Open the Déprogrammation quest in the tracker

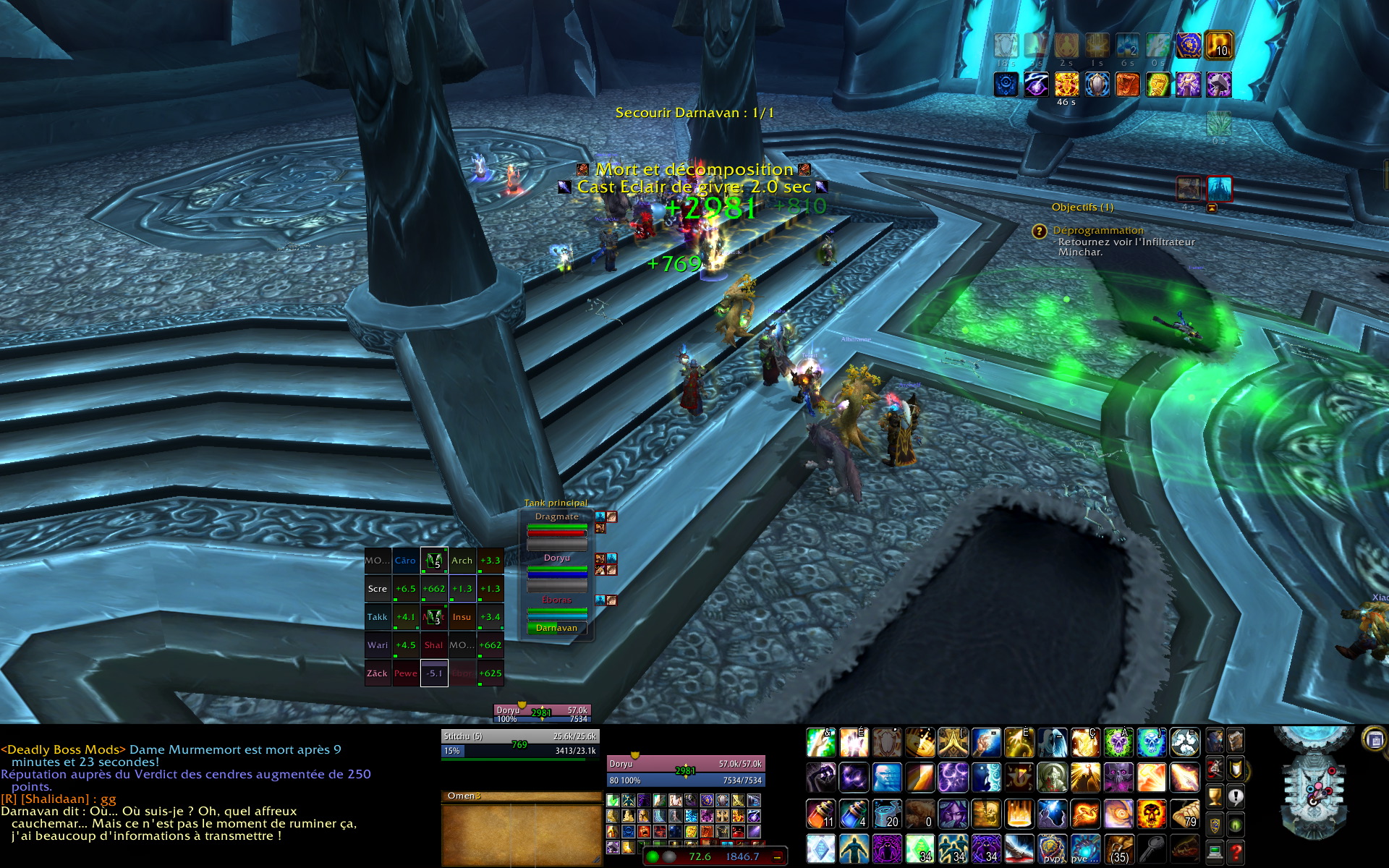1097,231
